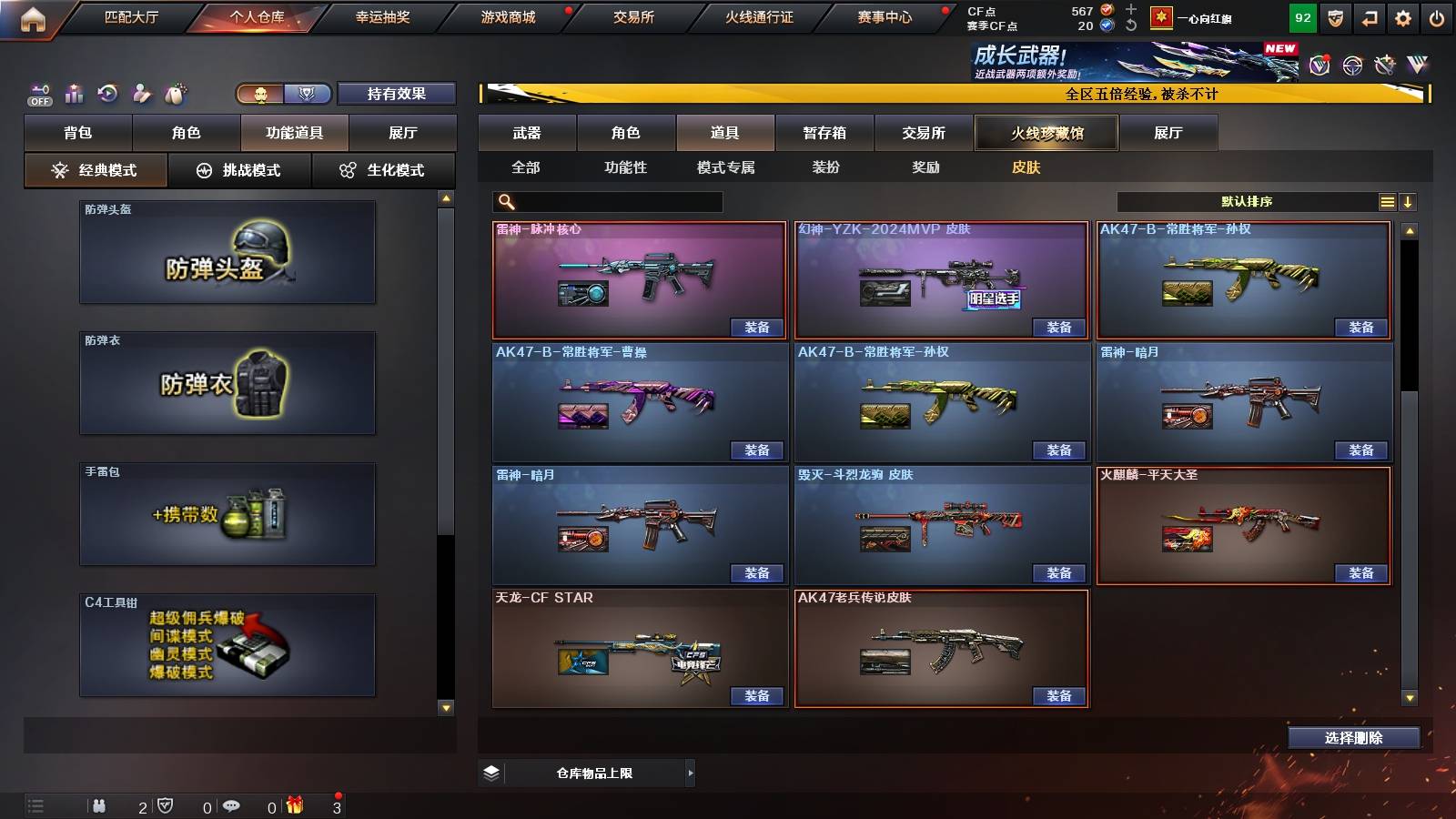Toggle the OFF key switch above the panel
Viewport: 1456px width, 819px height.
pyautogui.click(x=38, y=93)
